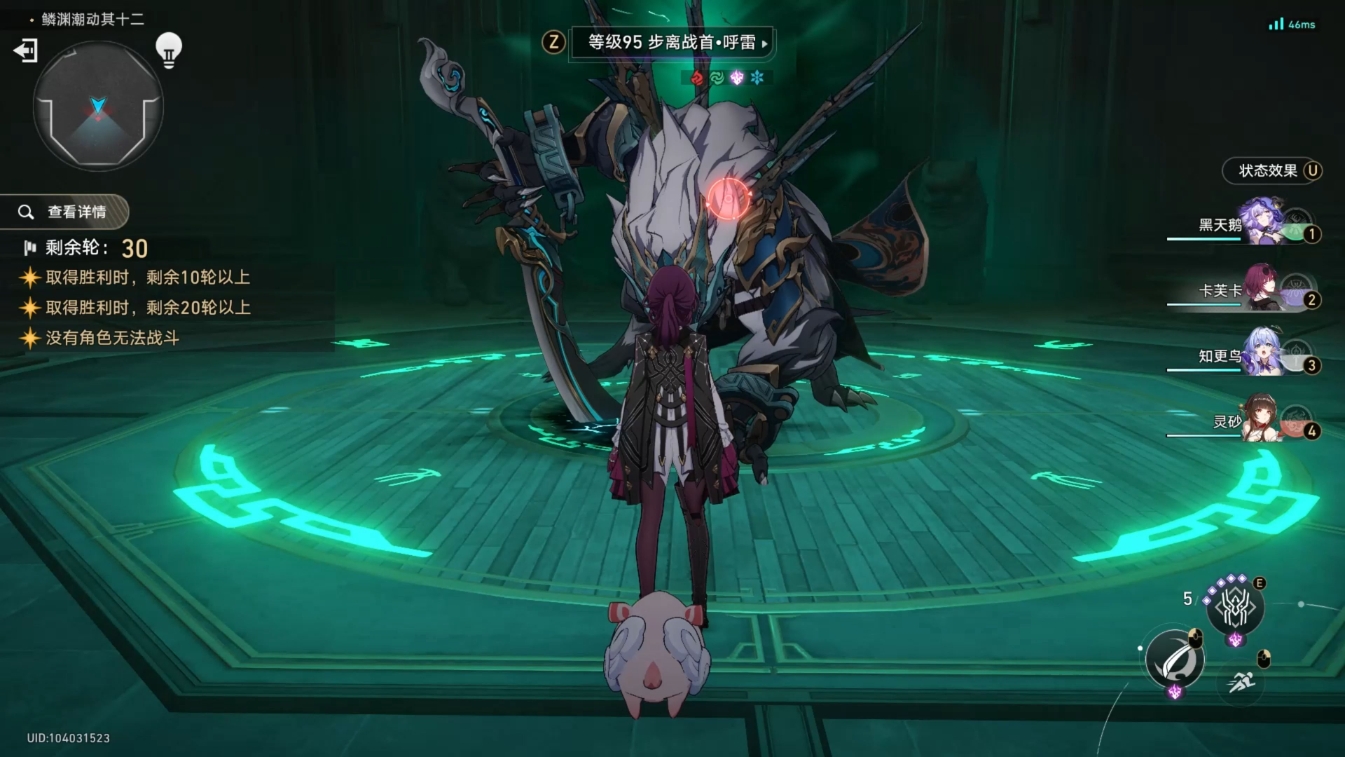The width and height of the screenshot is (1345, 757).
Task: Click the exit door icon
Action: (x=25, y=51)
